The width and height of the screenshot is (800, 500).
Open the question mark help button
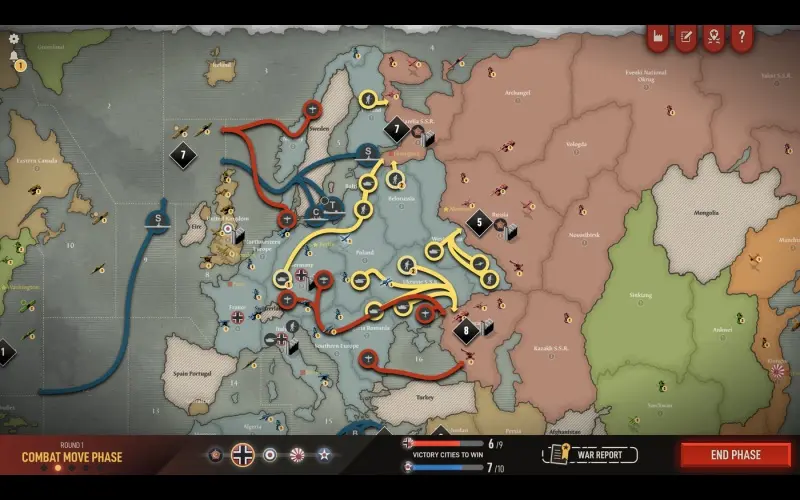(742, 38)
